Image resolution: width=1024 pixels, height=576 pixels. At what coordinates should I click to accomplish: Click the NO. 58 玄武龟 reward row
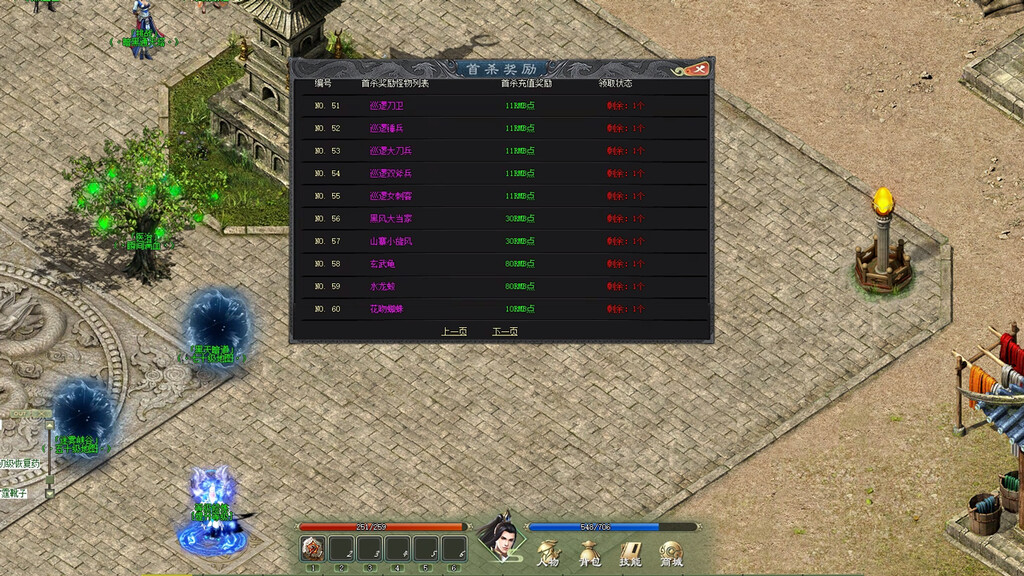[505, 264]
